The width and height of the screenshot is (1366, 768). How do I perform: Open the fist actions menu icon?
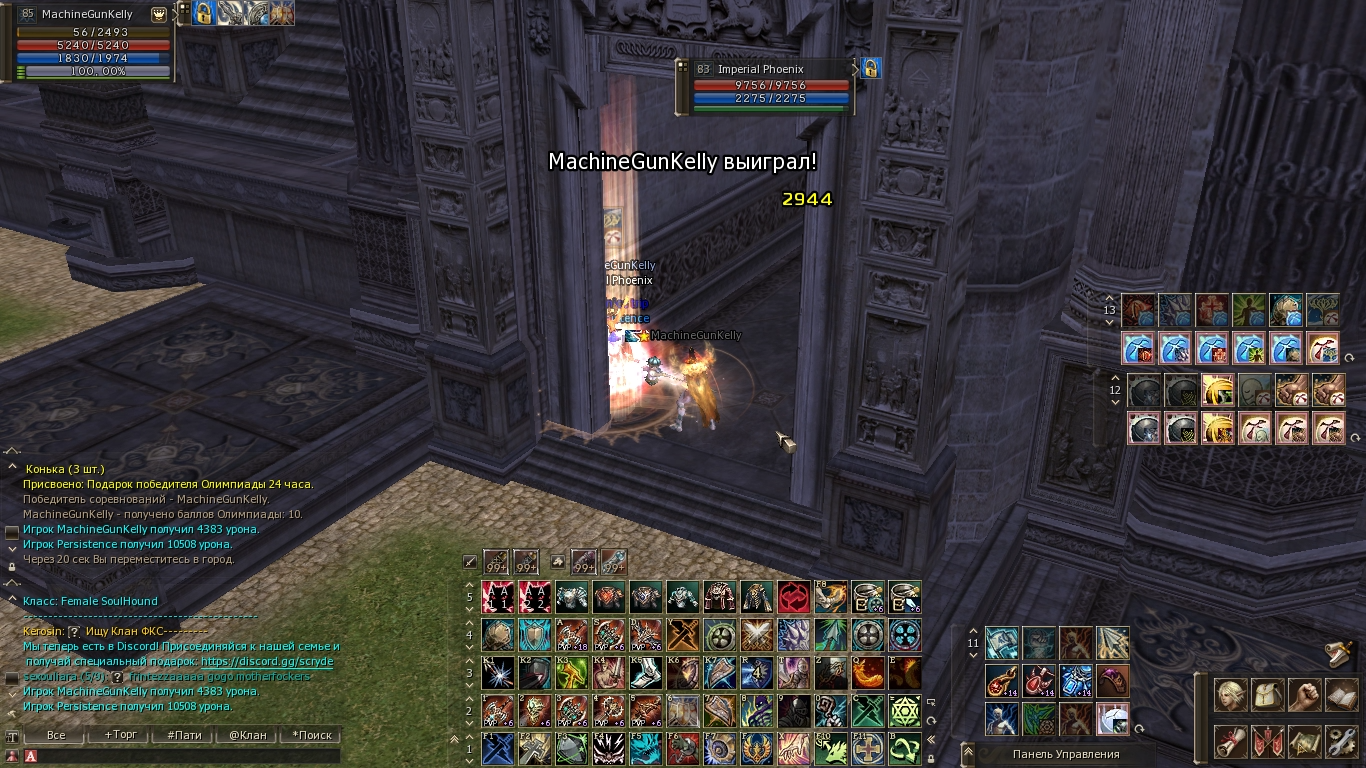coord(1305,695)
